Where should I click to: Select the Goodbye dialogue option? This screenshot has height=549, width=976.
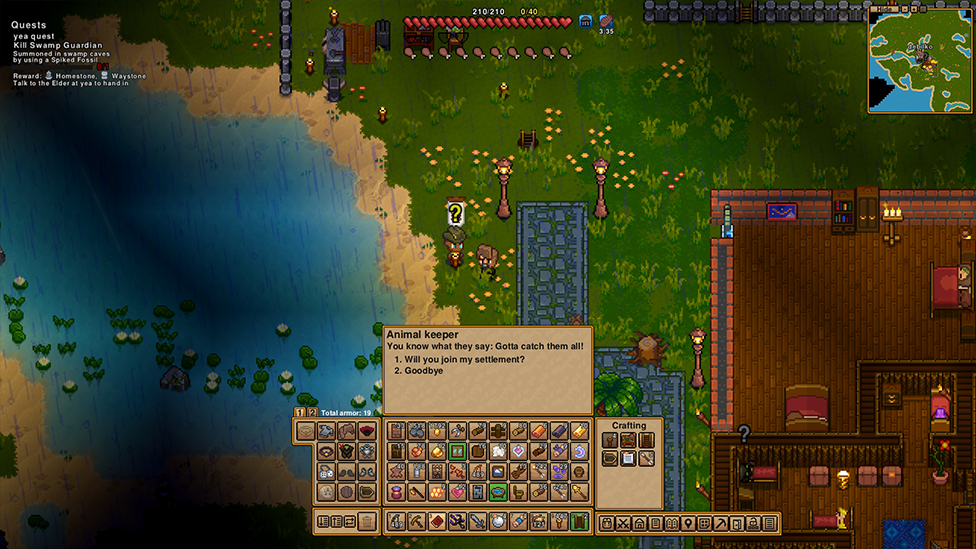pyautogui.click(x=424, y=371)
